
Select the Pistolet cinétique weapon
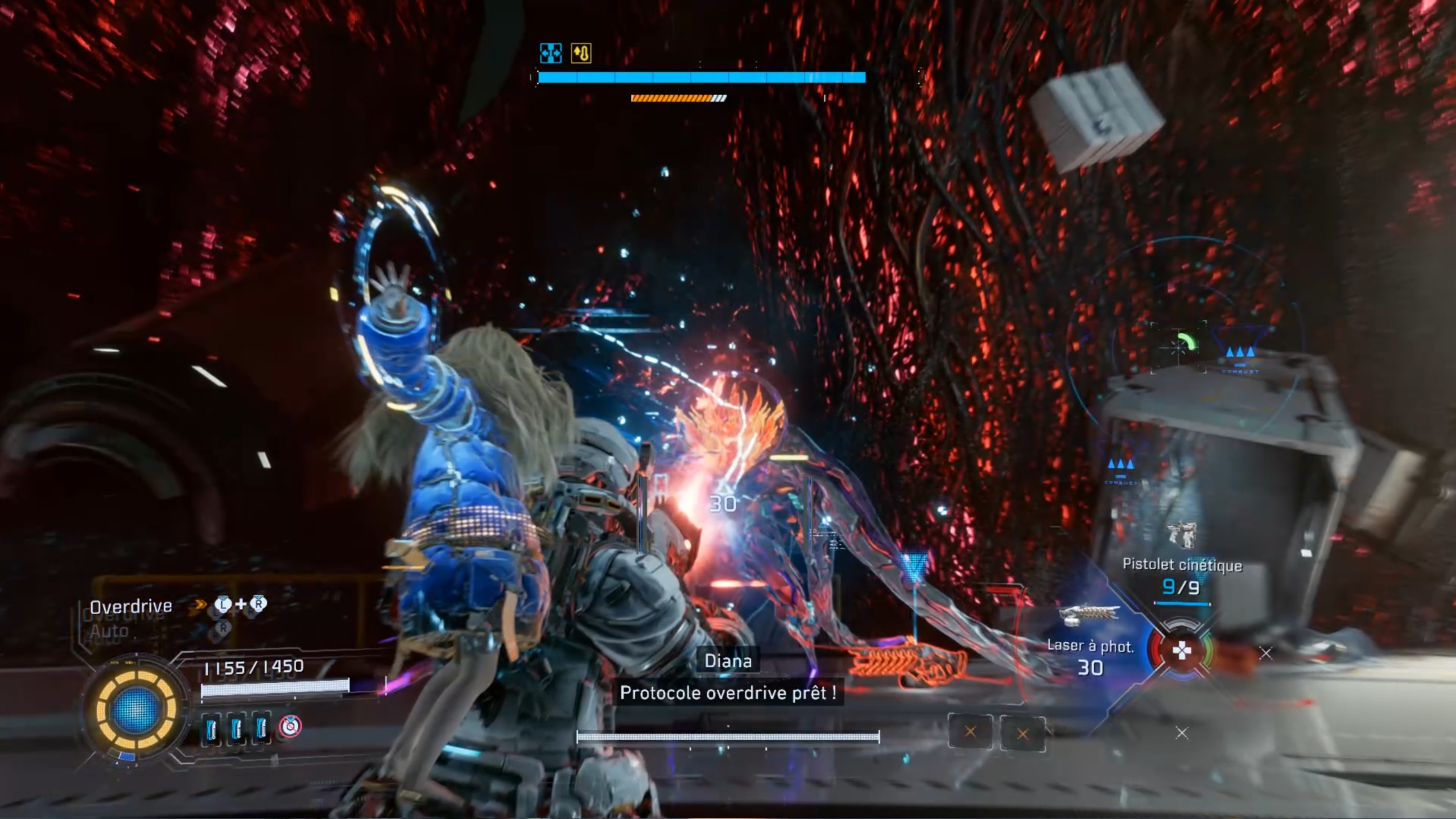1182,565
